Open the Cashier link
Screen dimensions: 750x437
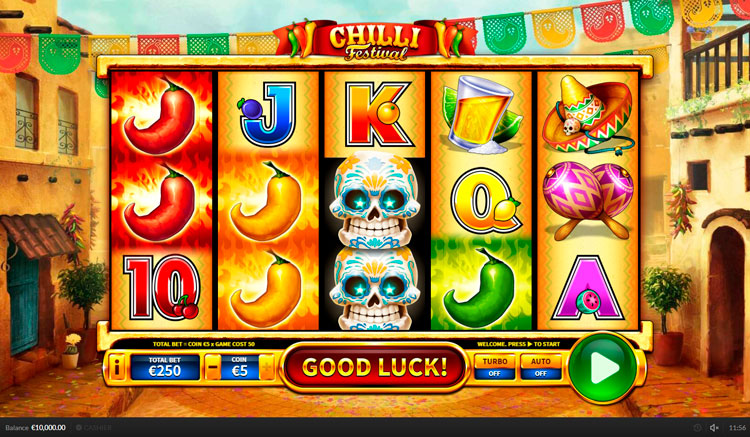pos(92,428)
